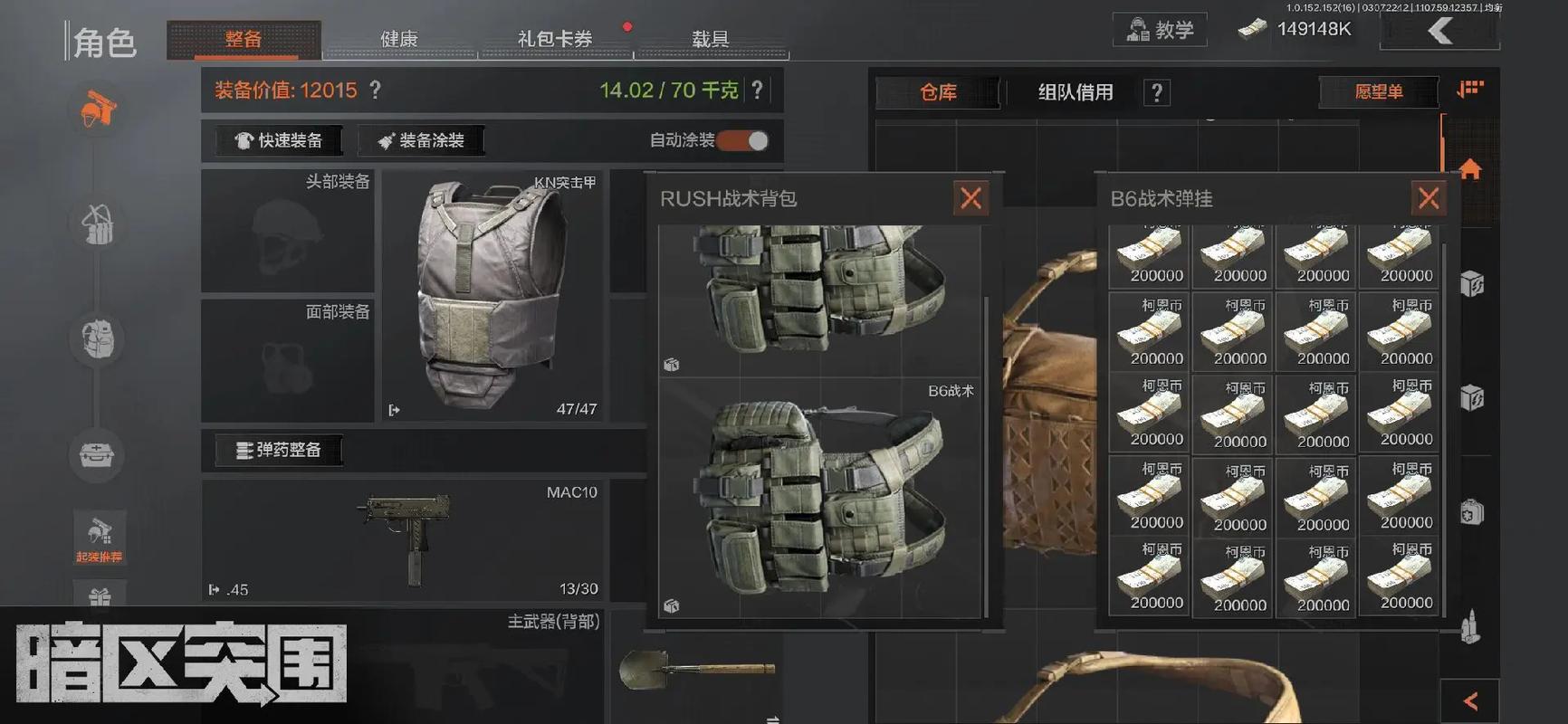Viewport: 1568px width, 724px height.
Task: Open the 教学 tutorial button
Action: tap(1160, 30)
